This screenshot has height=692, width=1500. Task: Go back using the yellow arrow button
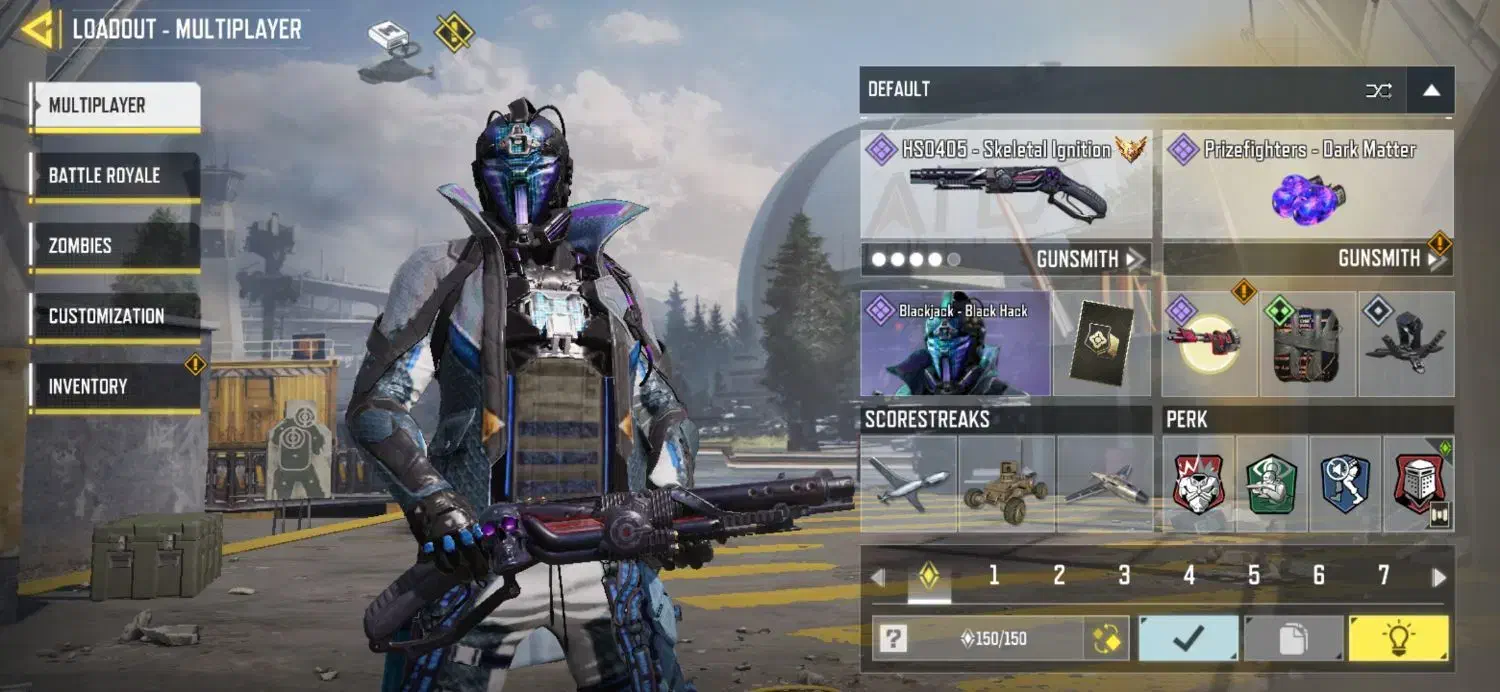coord(36,30)
